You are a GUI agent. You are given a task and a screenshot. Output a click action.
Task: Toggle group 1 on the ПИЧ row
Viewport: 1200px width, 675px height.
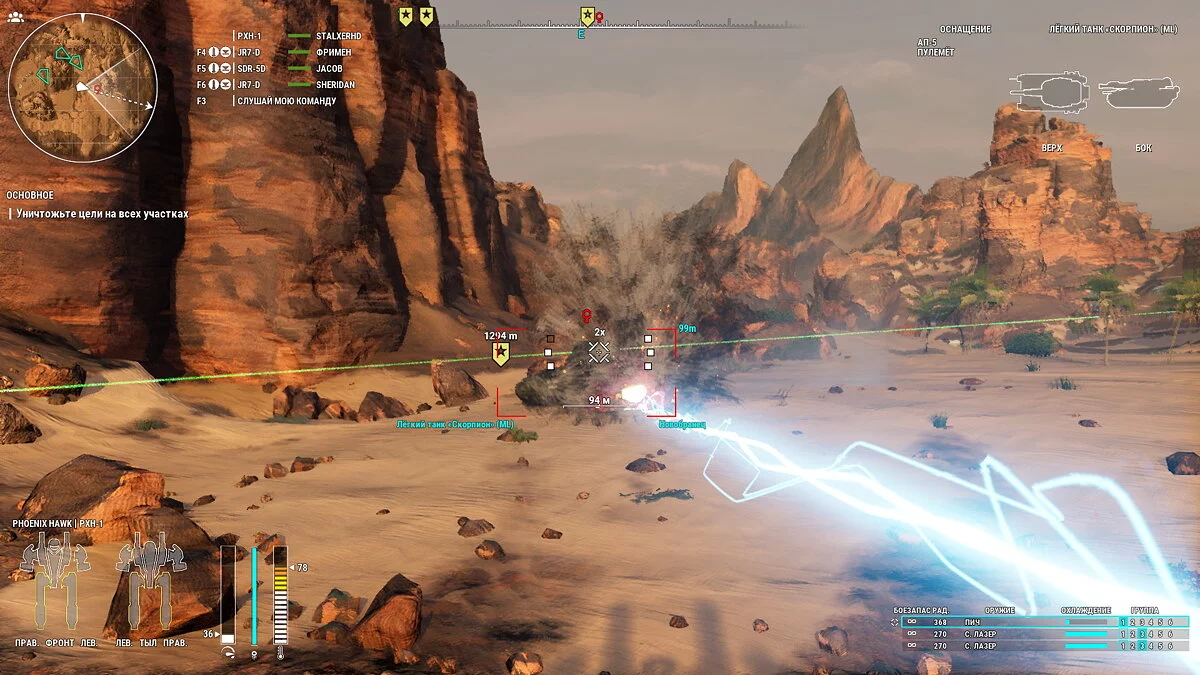(x=1123, y=622)
